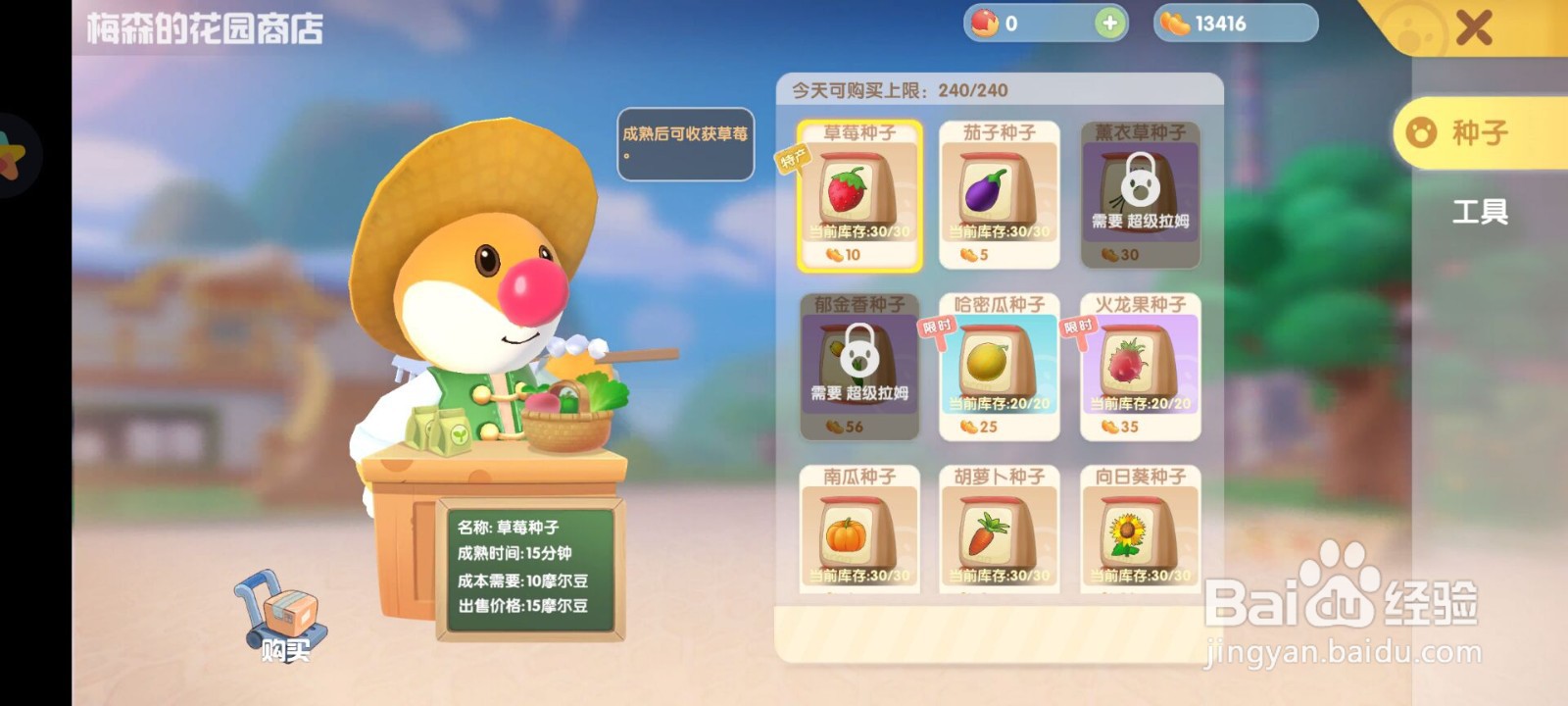
Task: Click the golden bean currency display showing 13416
Action: point(1237,22)
